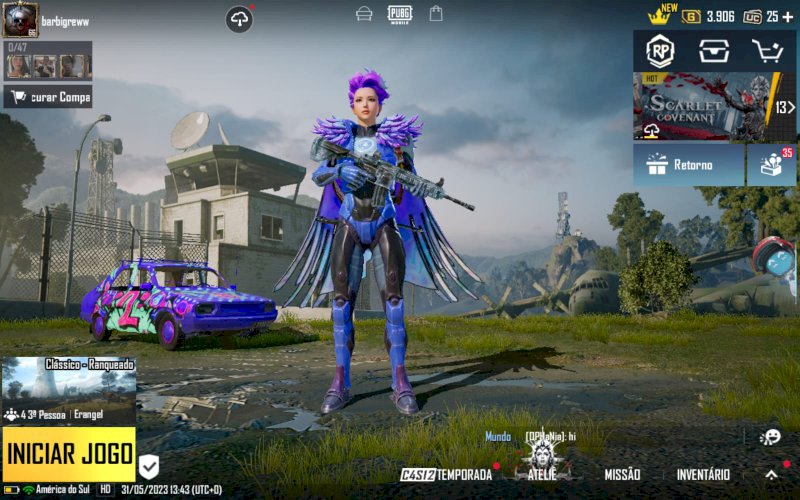Expand the bottom menu up arrow
The width and height of the screenshot is (800, 500).
coord(771,474)
